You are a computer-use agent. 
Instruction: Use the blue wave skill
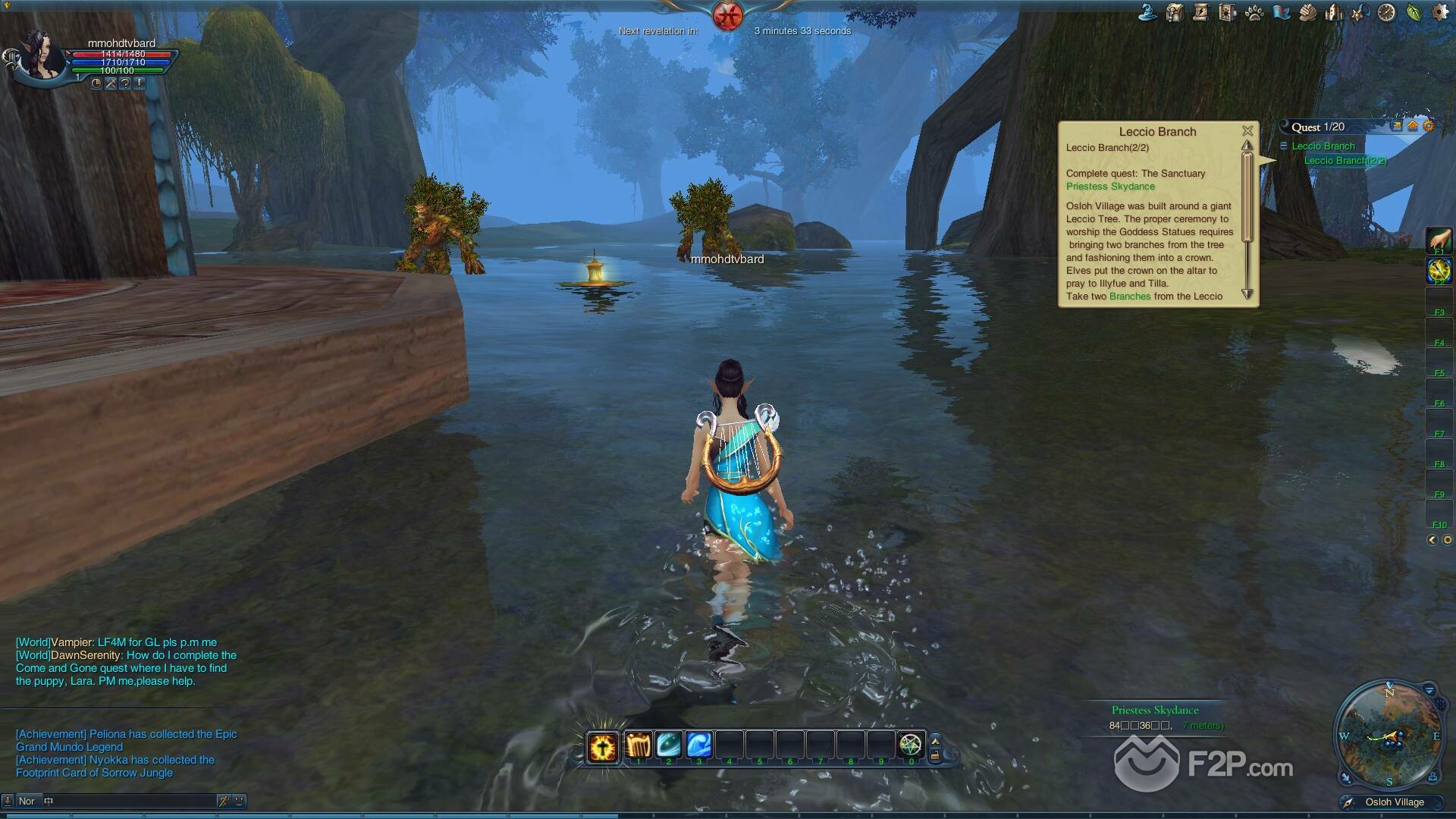tap(698, 745)
